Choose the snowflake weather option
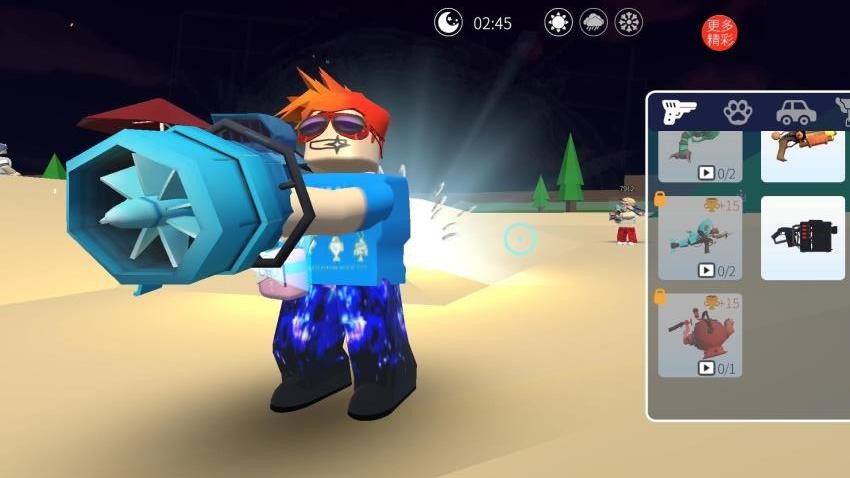 pos(629,22)
